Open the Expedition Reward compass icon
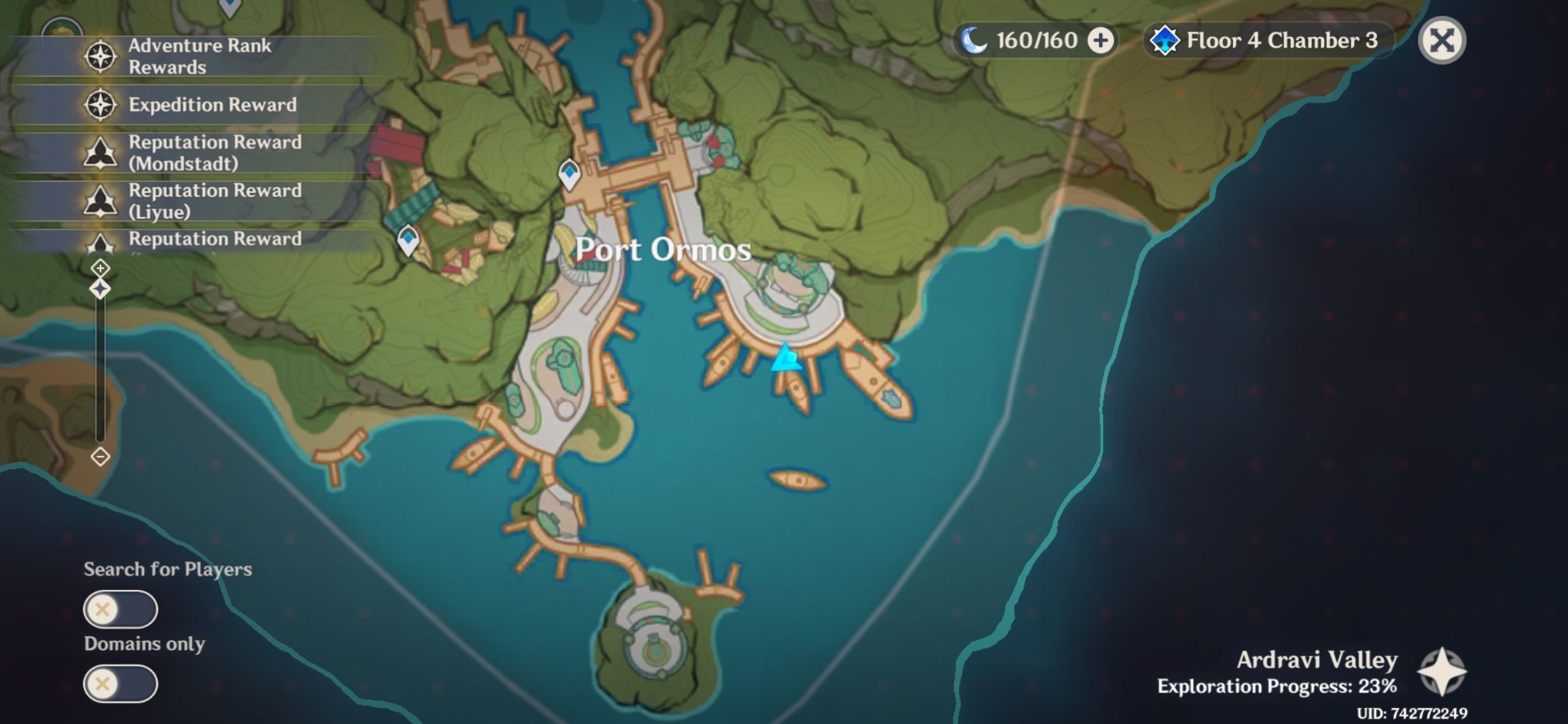The width and height of the screenshot is (1568, 724). point(99,105)
